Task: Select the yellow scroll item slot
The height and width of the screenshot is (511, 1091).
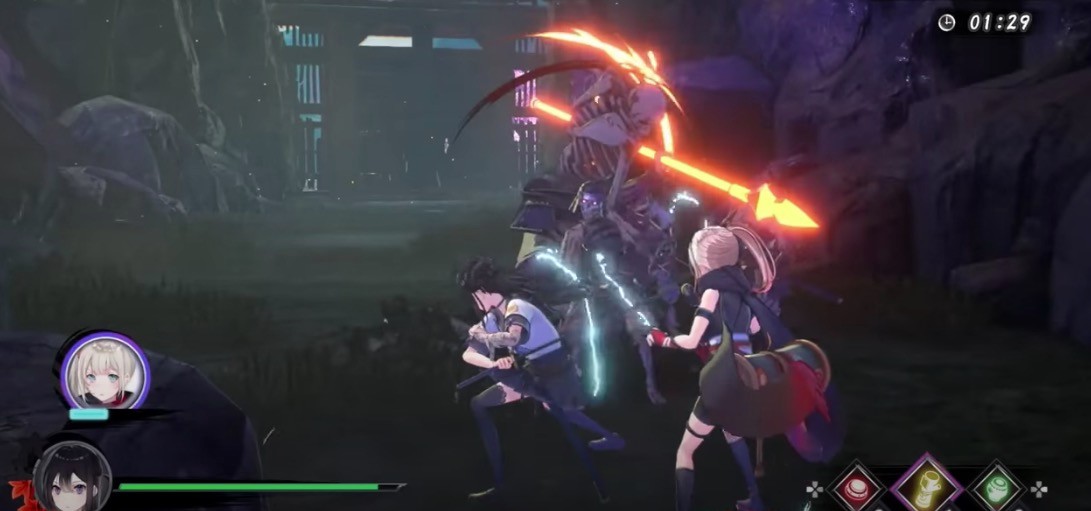Action: (926, 489)
